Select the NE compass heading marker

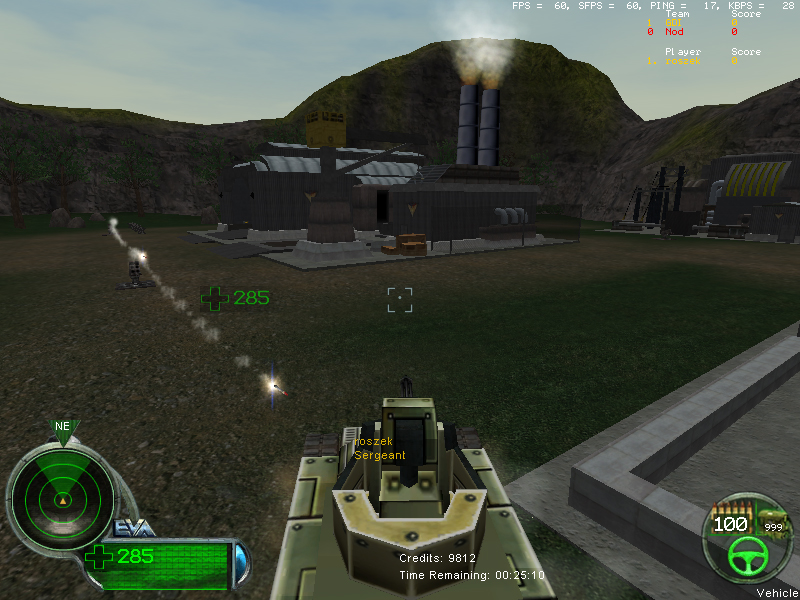(63, 427)
